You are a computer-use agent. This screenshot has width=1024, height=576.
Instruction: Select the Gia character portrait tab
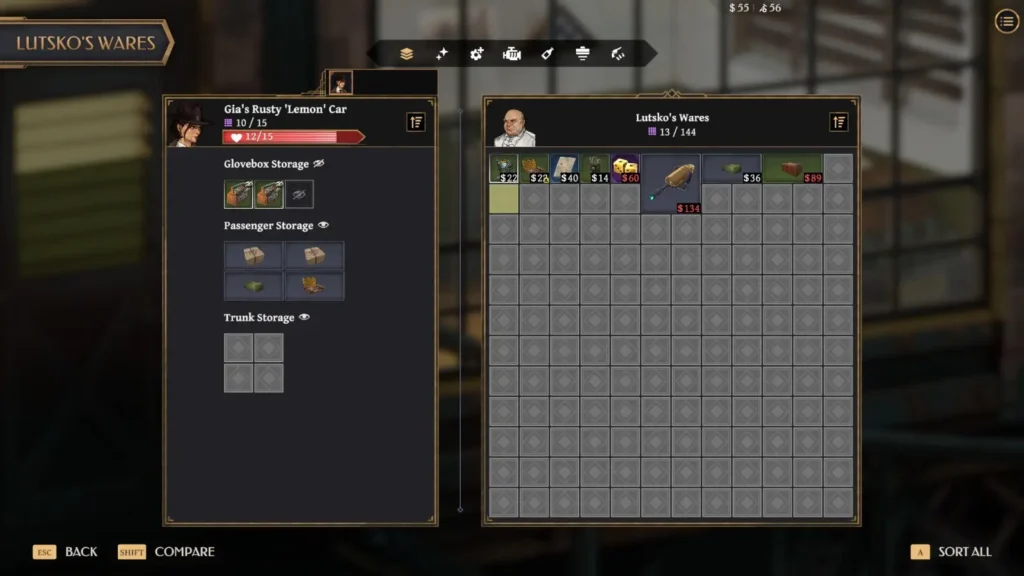point(341,83)
